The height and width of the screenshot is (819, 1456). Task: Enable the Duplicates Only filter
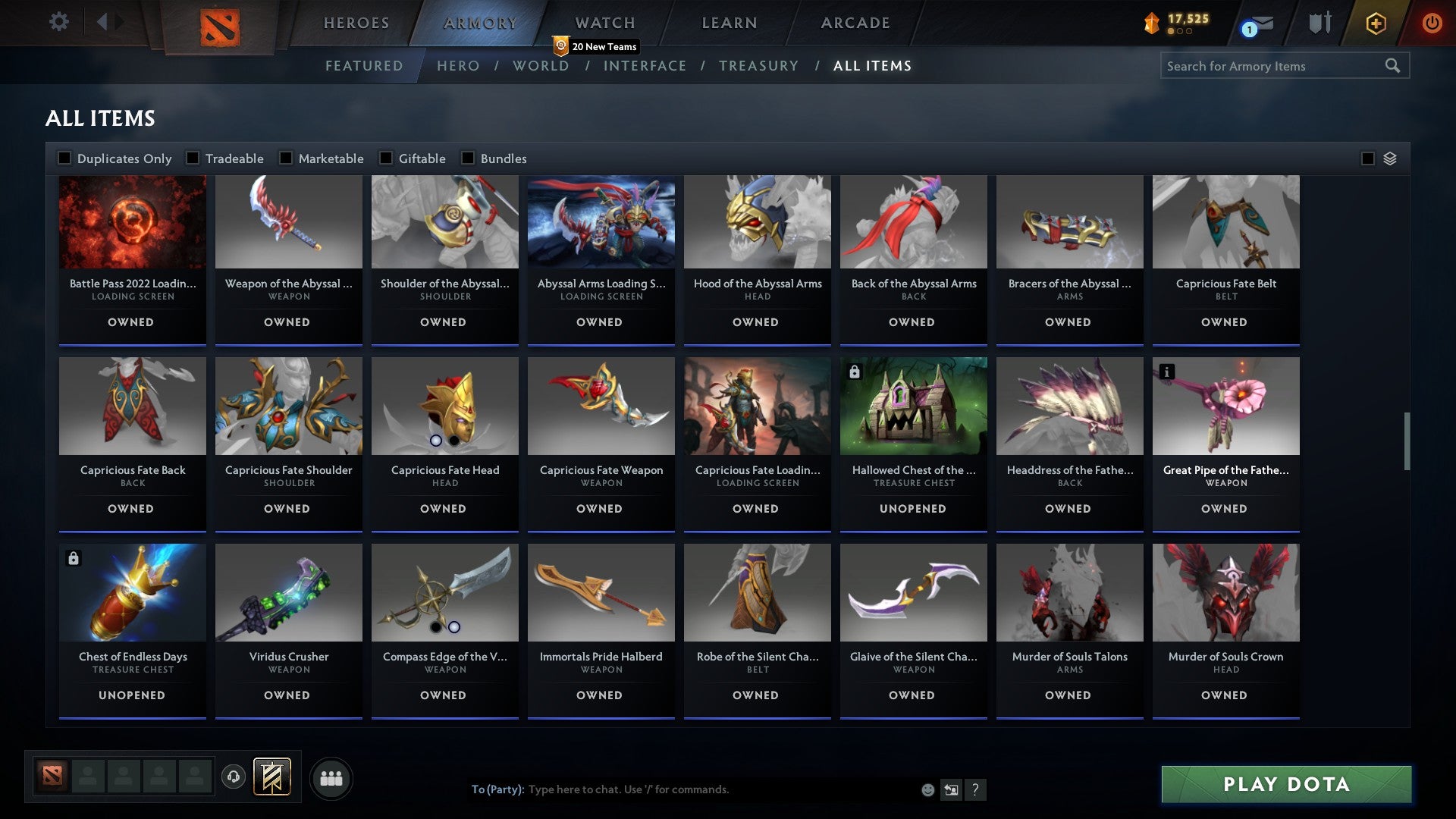tap(64, 158)
